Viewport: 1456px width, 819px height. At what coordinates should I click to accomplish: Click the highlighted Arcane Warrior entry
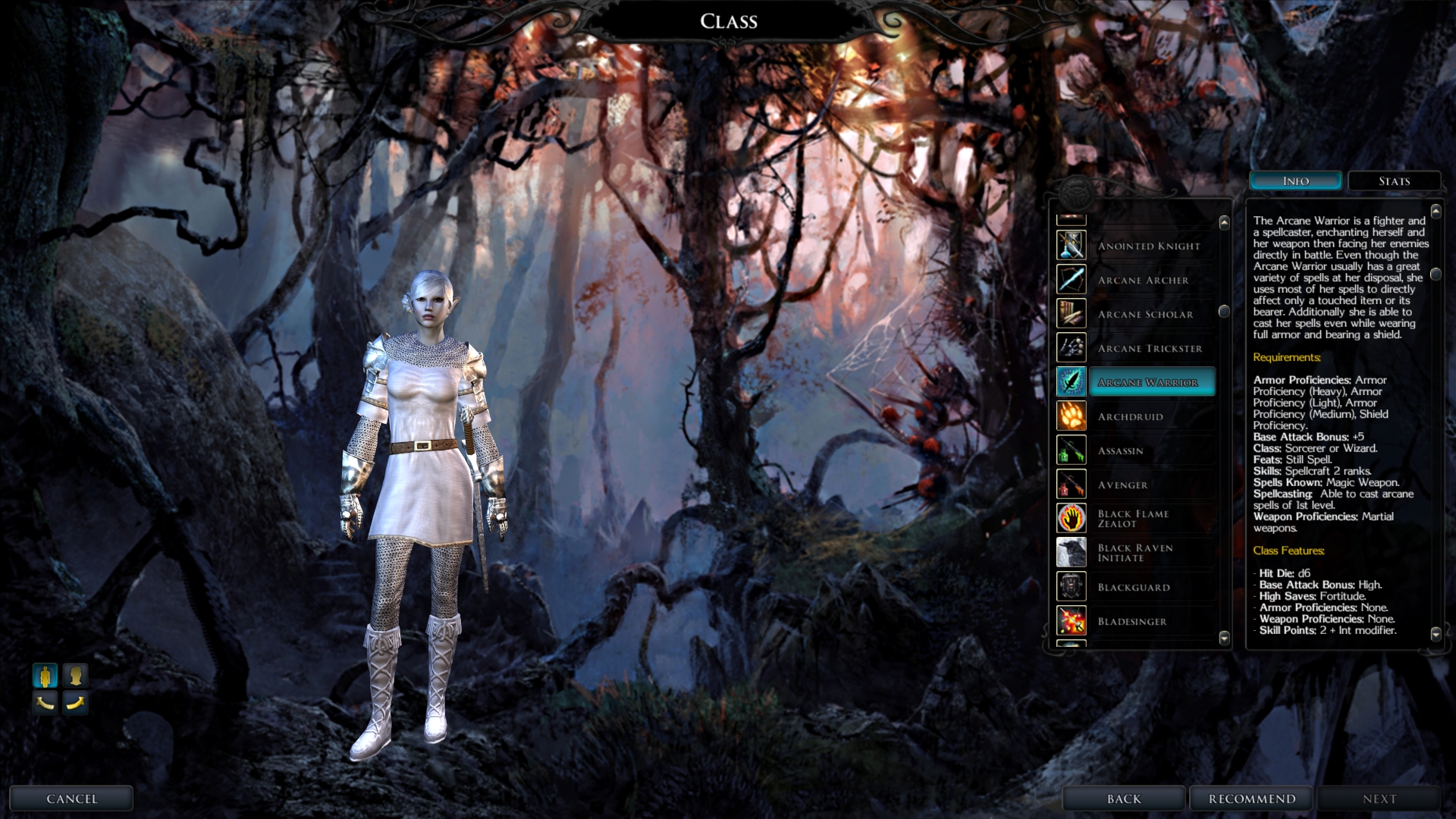click(1148, 382)
